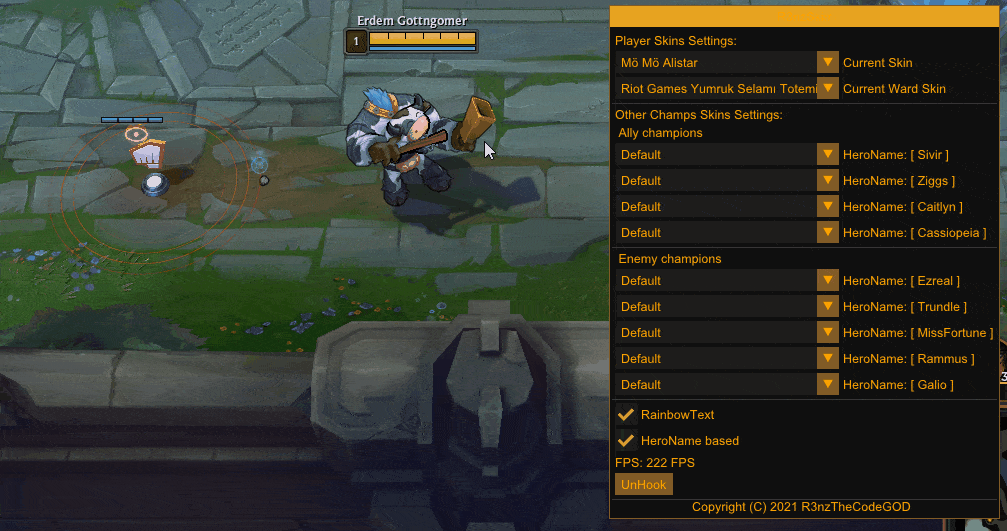The image size is (1007, 531).
Task: Choose a skin for ally Sivir
Action: pyautogui.click(x=827, y=155)
